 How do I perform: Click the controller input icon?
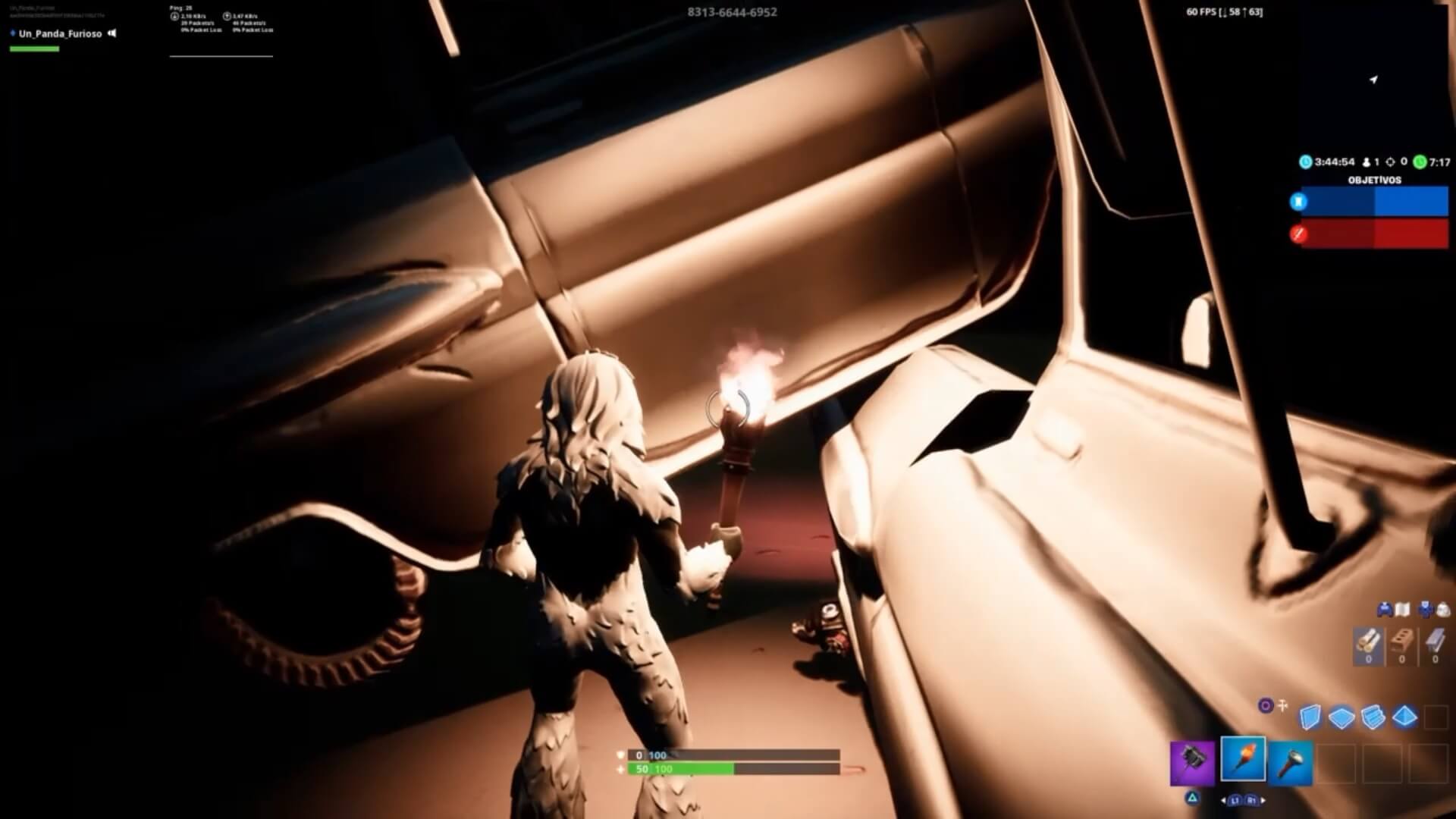pyautogui.click(x=1385, y=609)
